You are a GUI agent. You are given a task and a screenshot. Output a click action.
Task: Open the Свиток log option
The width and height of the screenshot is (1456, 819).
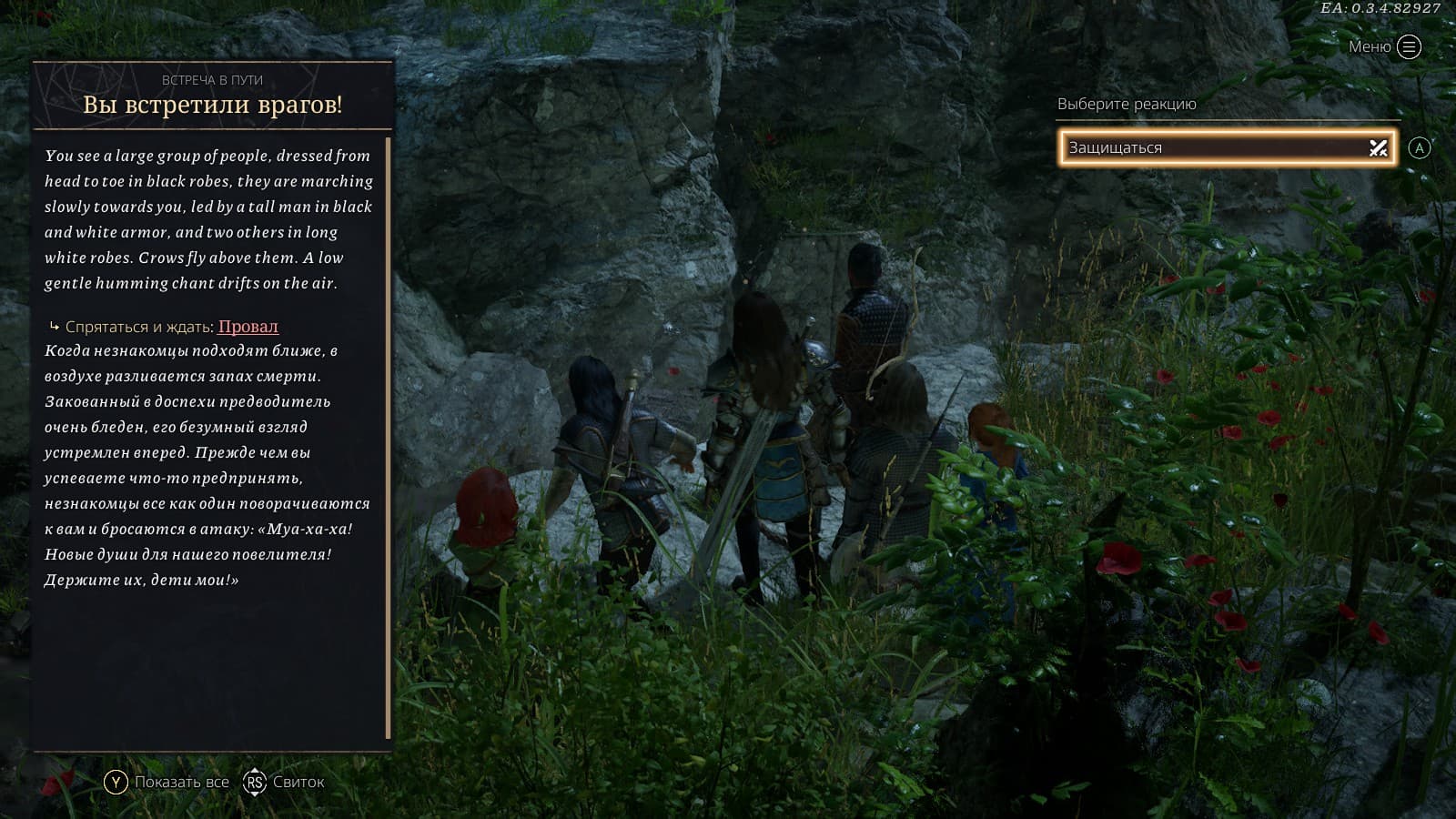[284, 782]
